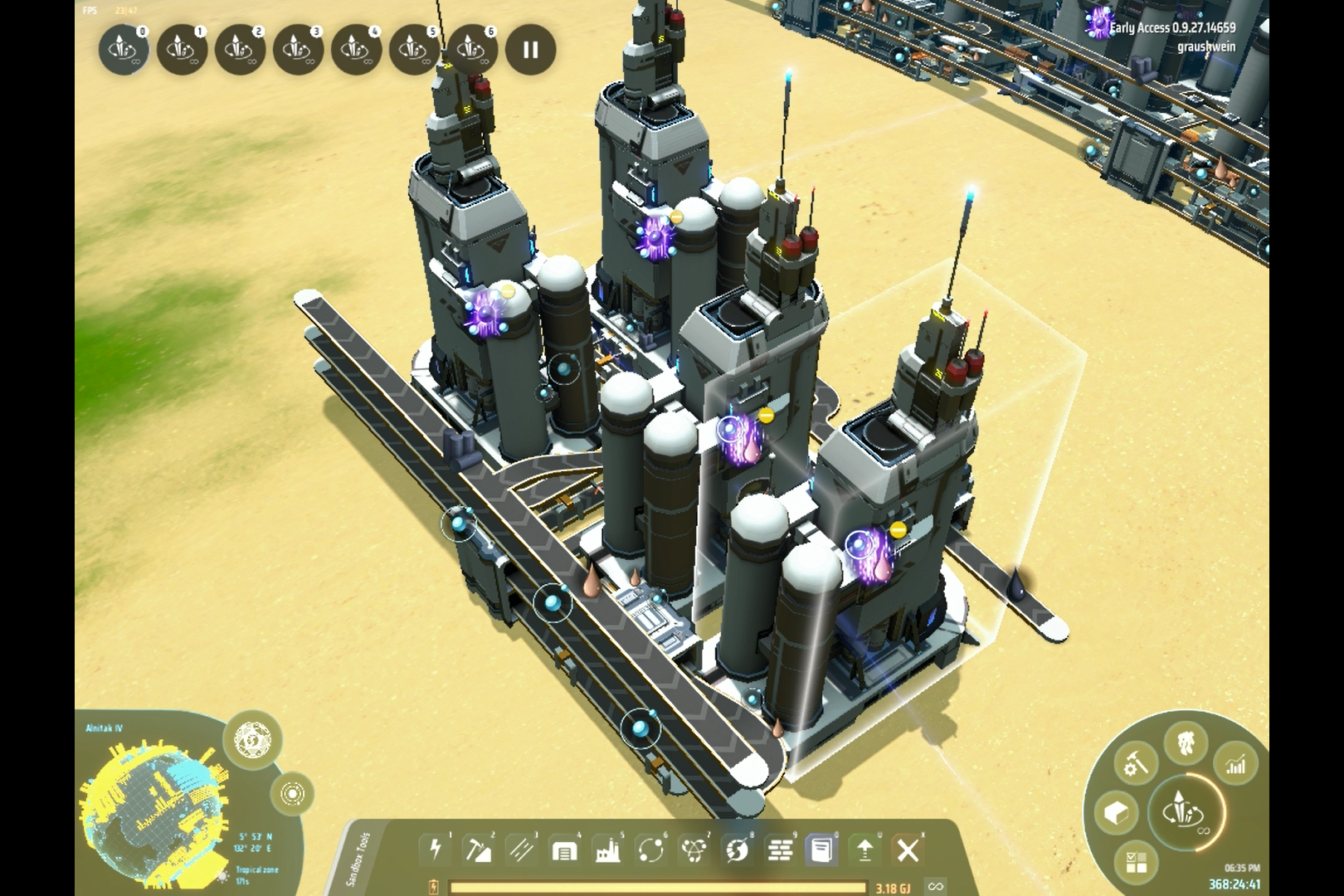Open the orbital logistics build category
This screenshot has width=1344, height=896.
650,850
